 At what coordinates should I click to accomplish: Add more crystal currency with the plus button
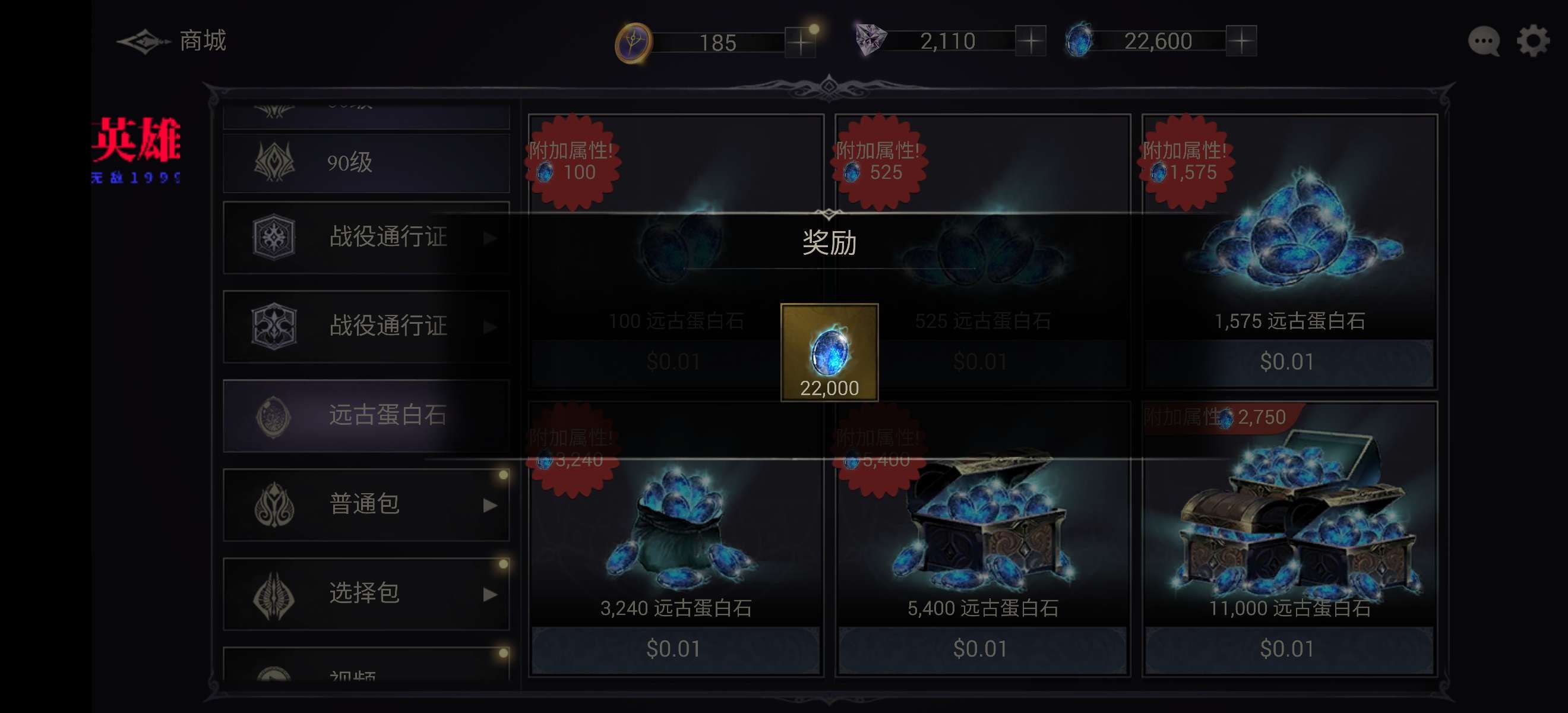click(x=1030, y=42)
